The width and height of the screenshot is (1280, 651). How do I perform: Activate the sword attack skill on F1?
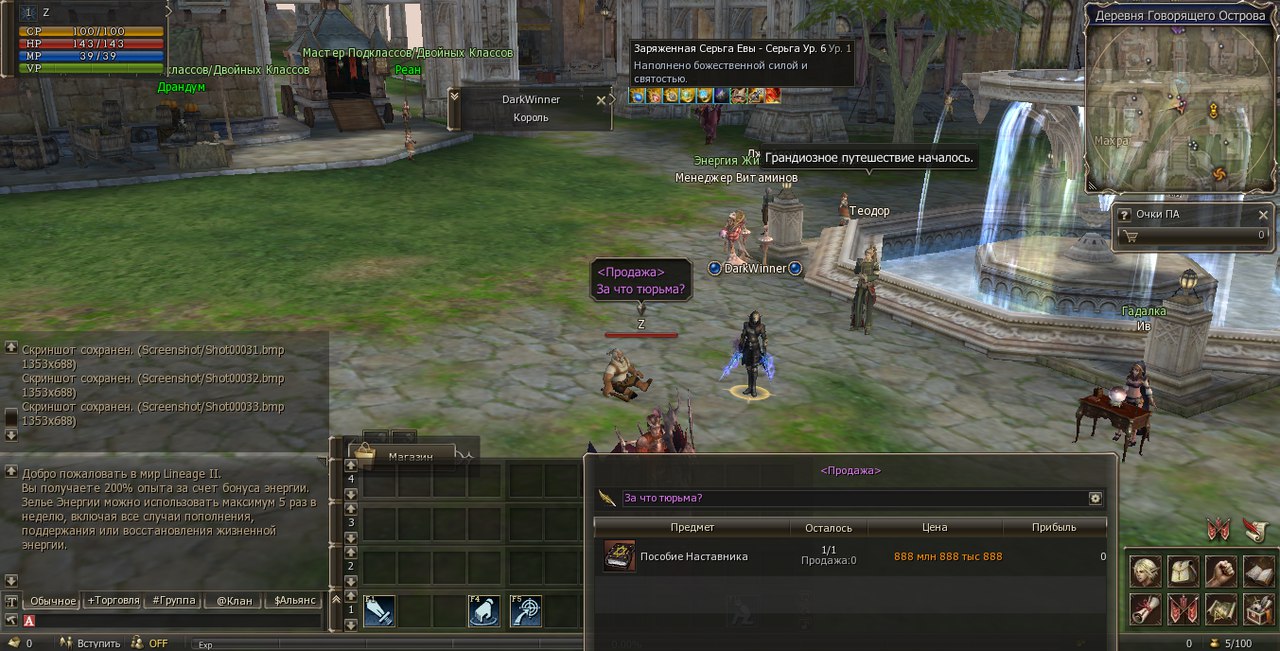(x=378, y=610)
